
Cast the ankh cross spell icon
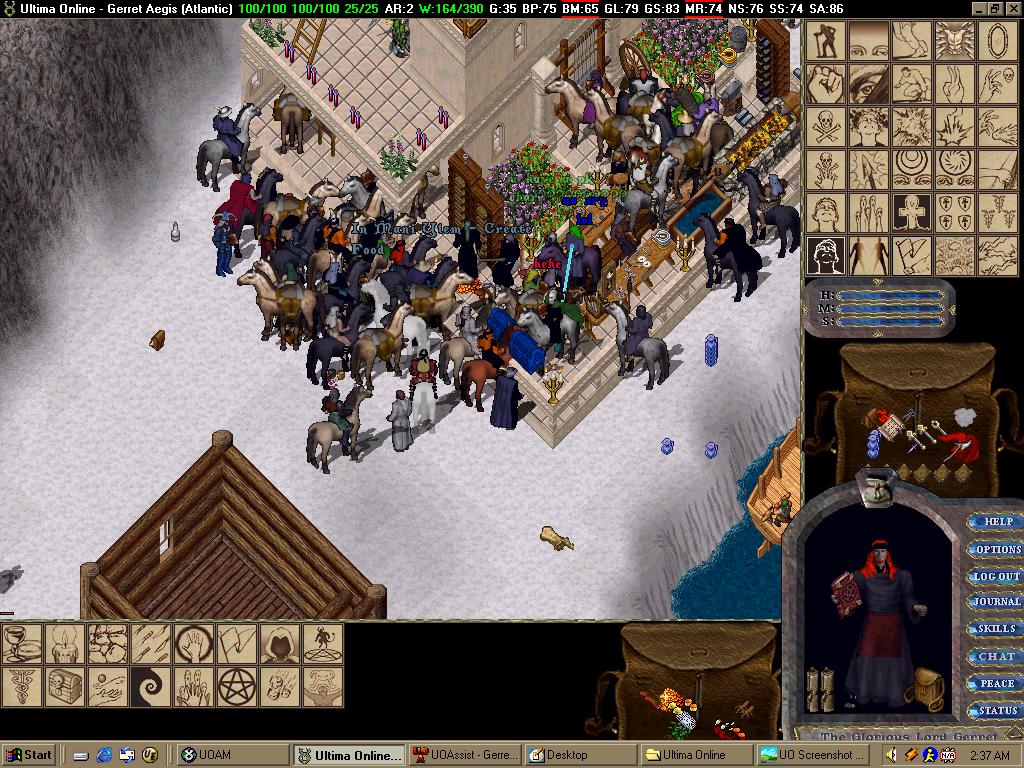tap(912, 212)
